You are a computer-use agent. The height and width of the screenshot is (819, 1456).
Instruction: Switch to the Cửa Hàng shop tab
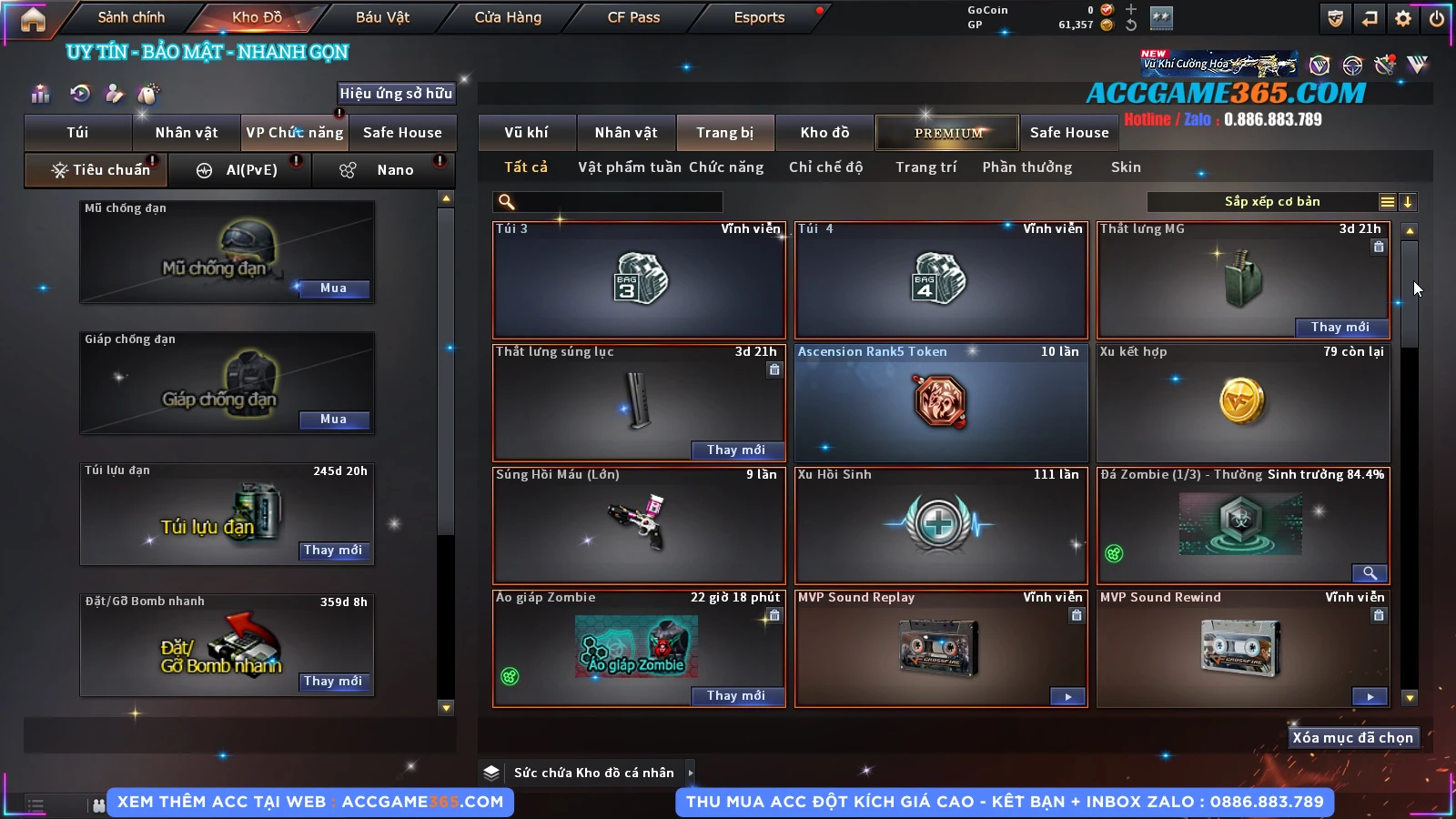[x=508, y=17]
